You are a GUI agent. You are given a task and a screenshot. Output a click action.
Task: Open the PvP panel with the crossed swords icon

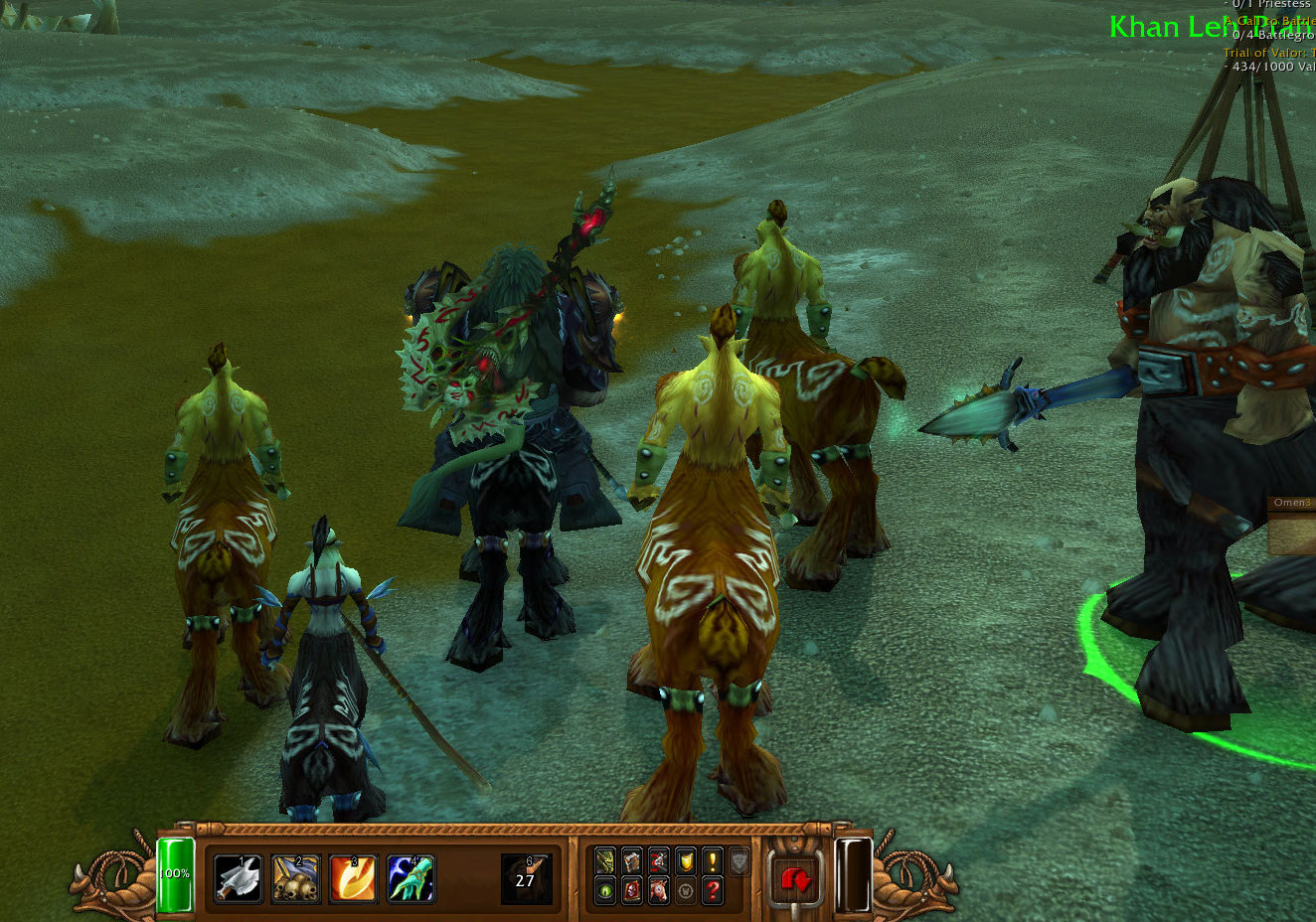(x=658, y=861)
